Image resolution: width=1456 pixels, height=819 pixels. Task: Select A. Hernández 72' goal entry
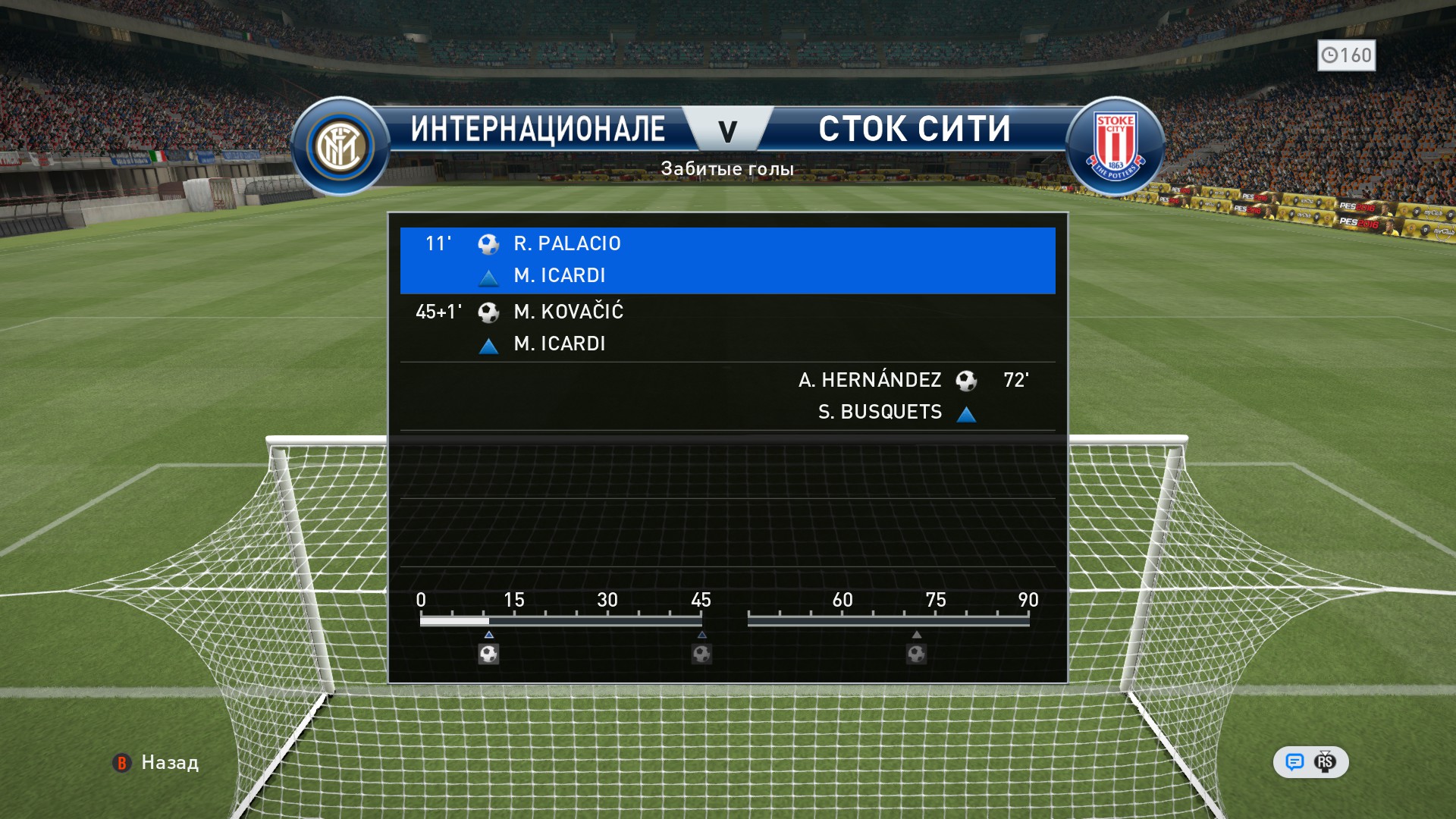(x=726, y=396)
